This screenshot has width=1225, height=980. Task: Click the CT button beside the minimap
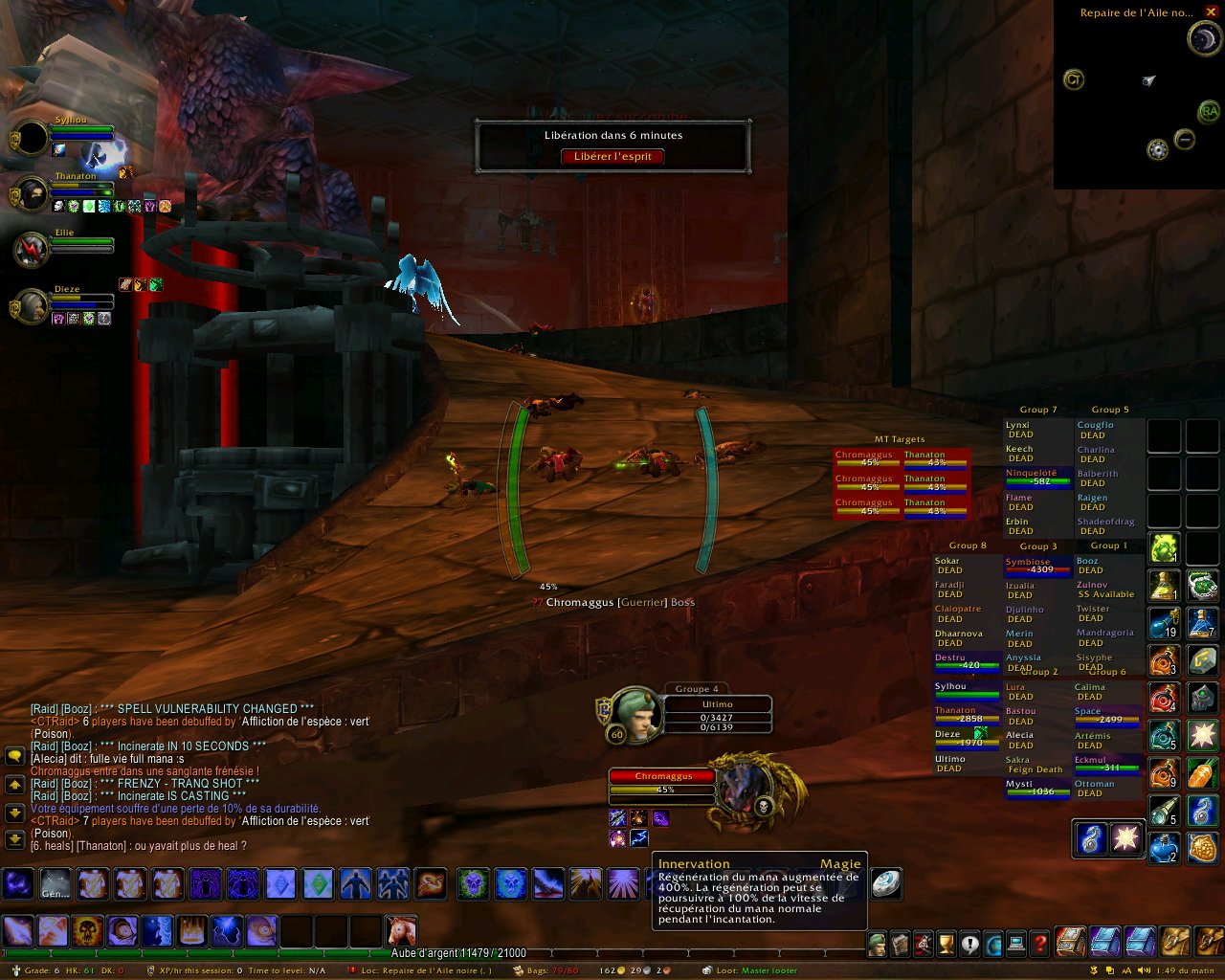coord(1074,80)
